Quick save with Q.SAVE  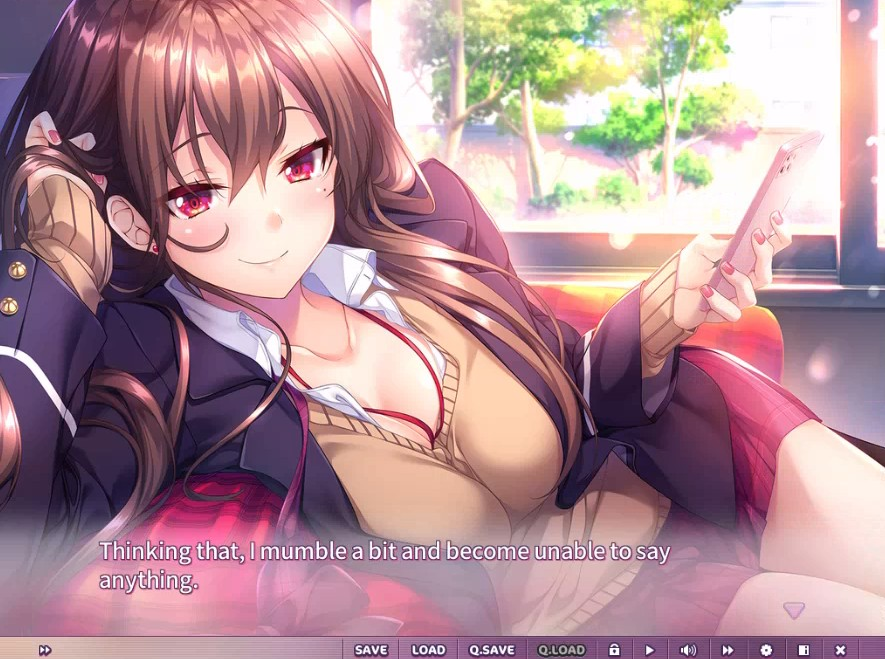pyautogui.click(x=491, y=650)
